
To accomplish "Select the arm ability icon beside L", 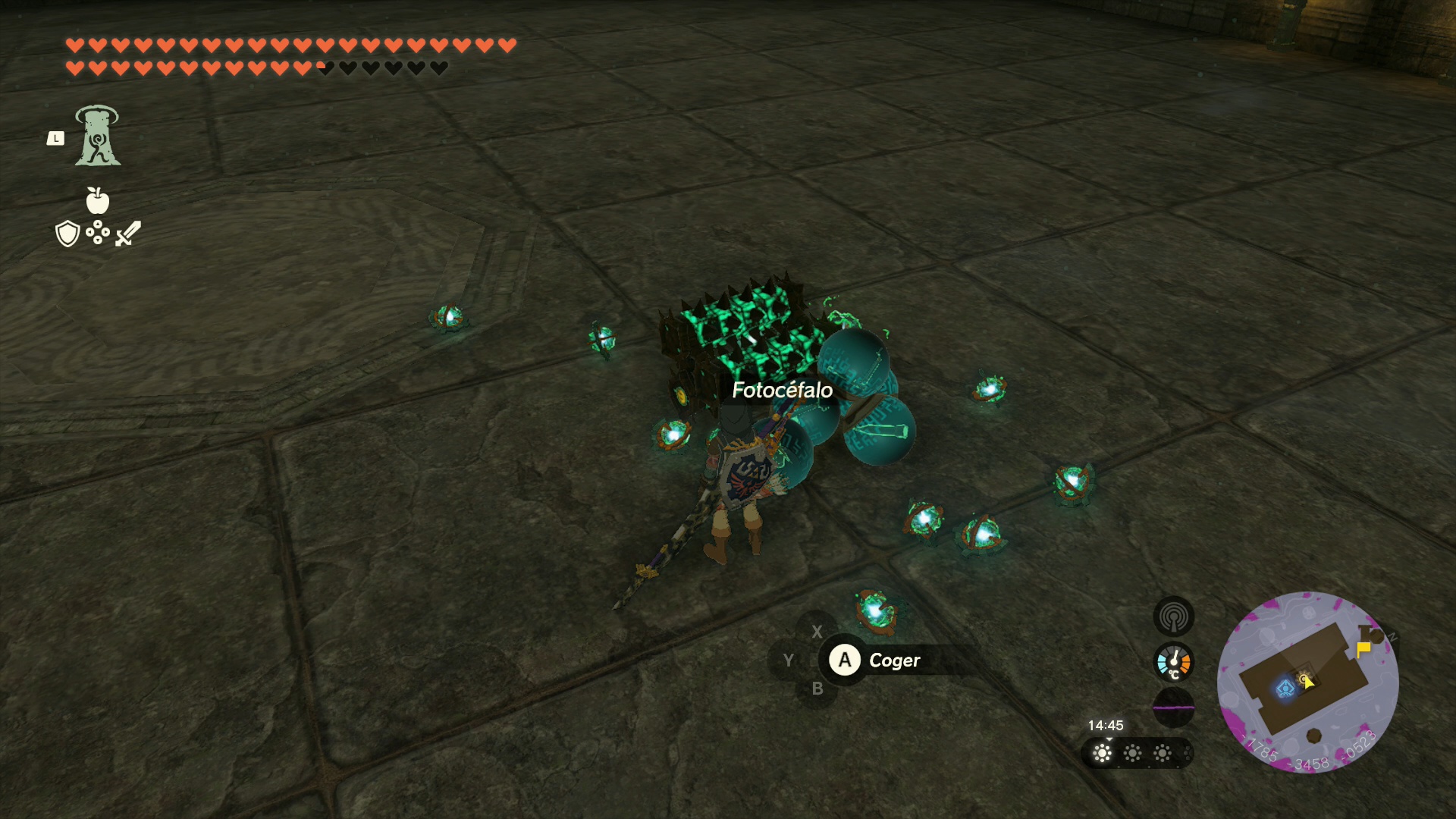I will (98, 136).
